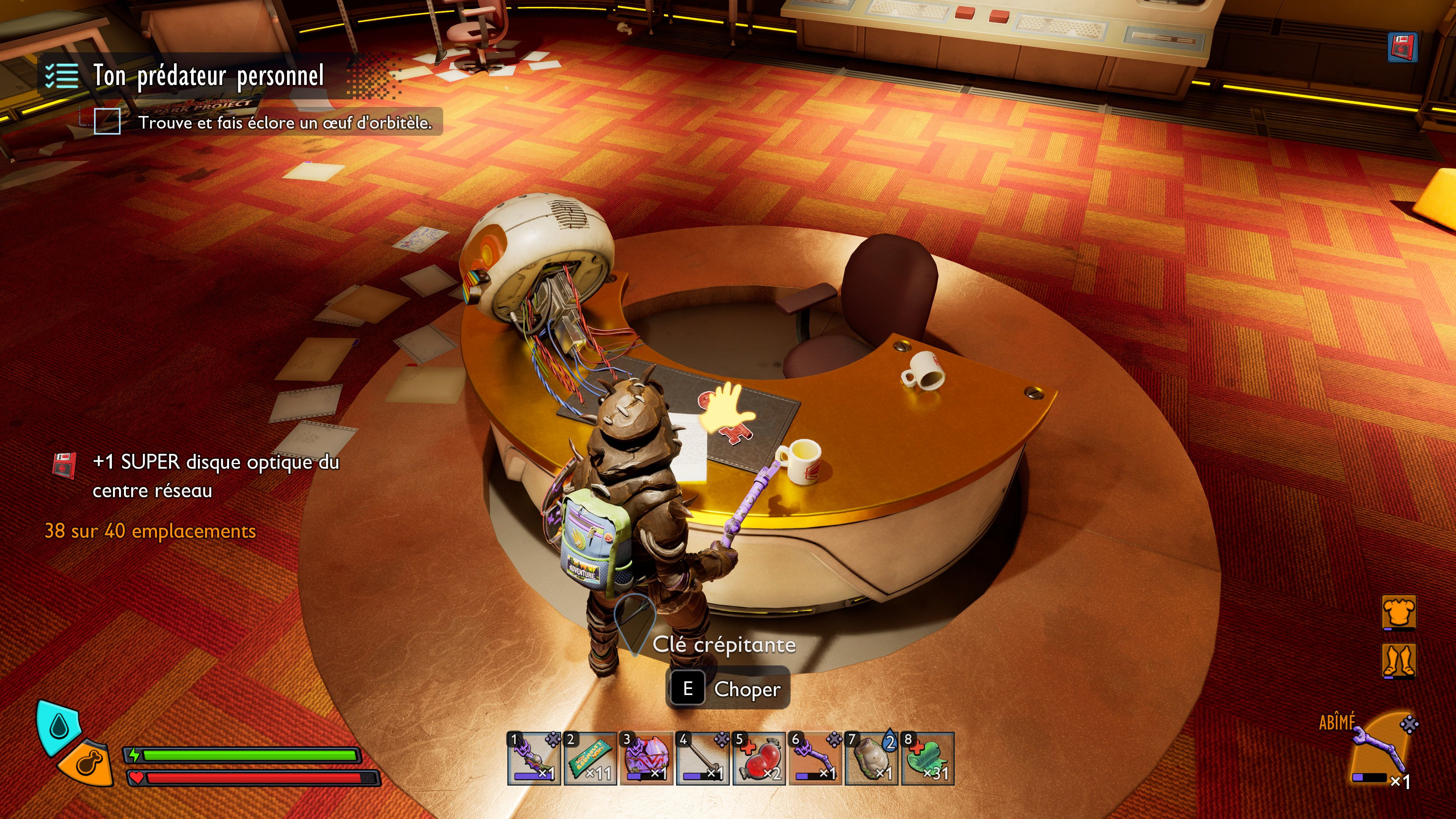1456x819 pixels.
Task: Use the red healing candy slot
Action: coord(759,758)
